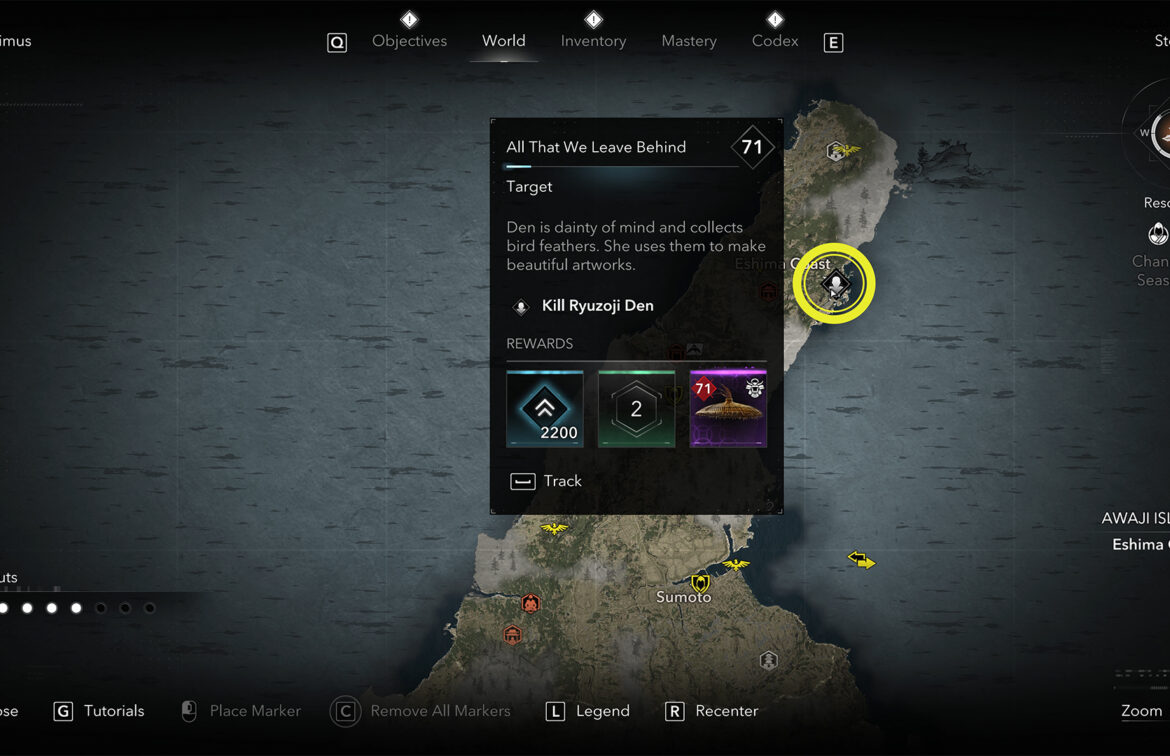
Task: Open the World tab
Action: (503, 41)
